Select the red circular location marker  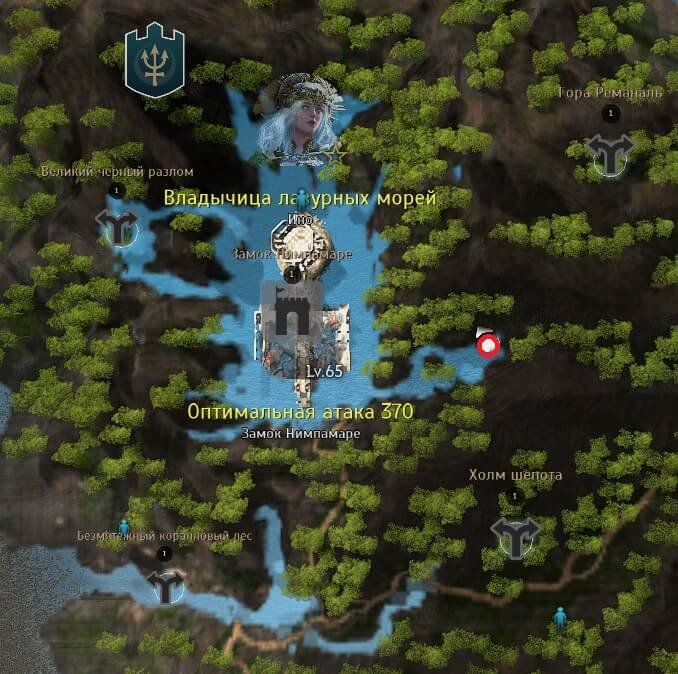(x=488, y=346)
